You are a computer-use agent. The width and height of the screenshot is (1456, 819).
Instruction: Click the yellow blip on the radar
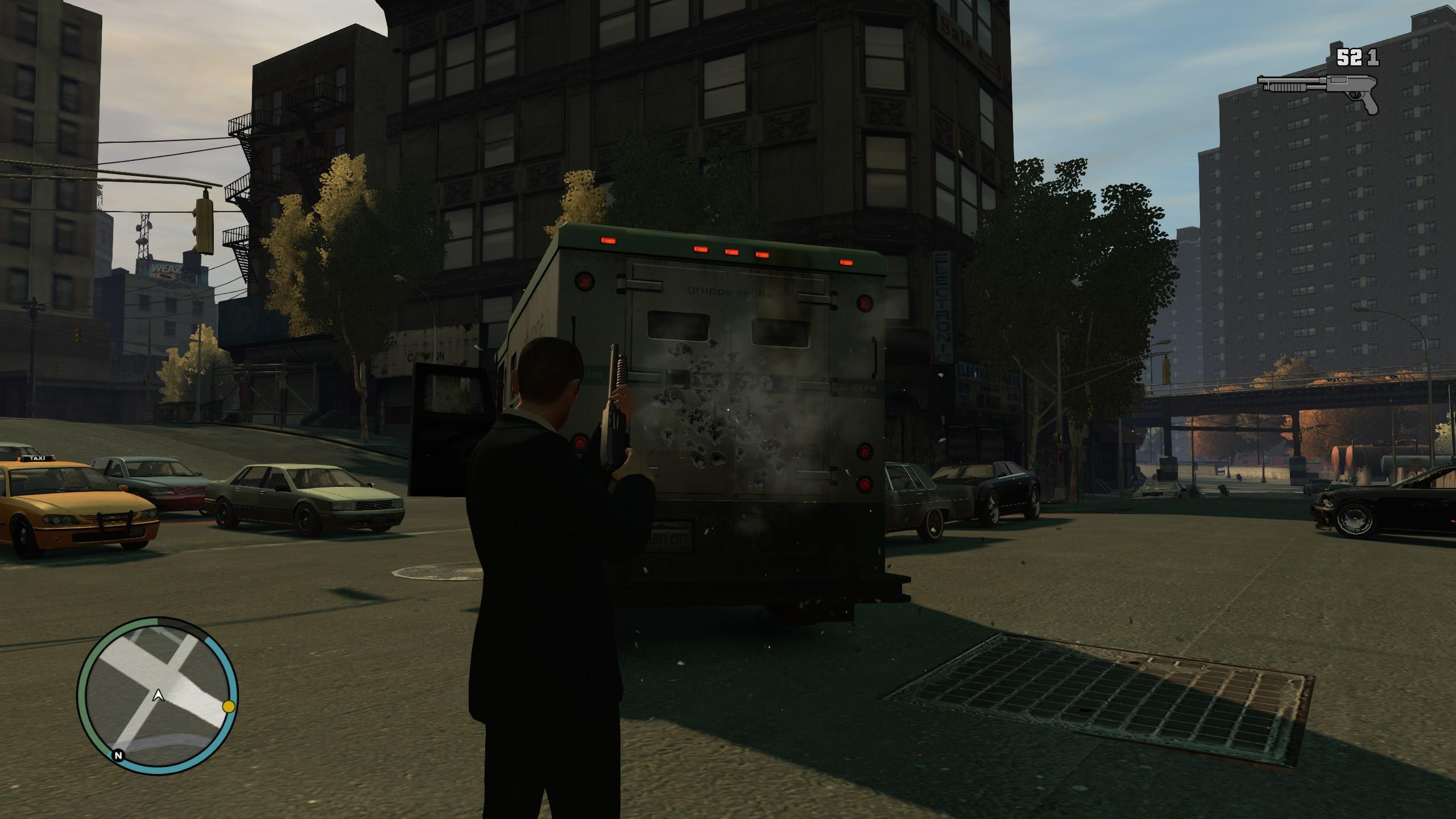pyautogui.click(x=229, y=706)
